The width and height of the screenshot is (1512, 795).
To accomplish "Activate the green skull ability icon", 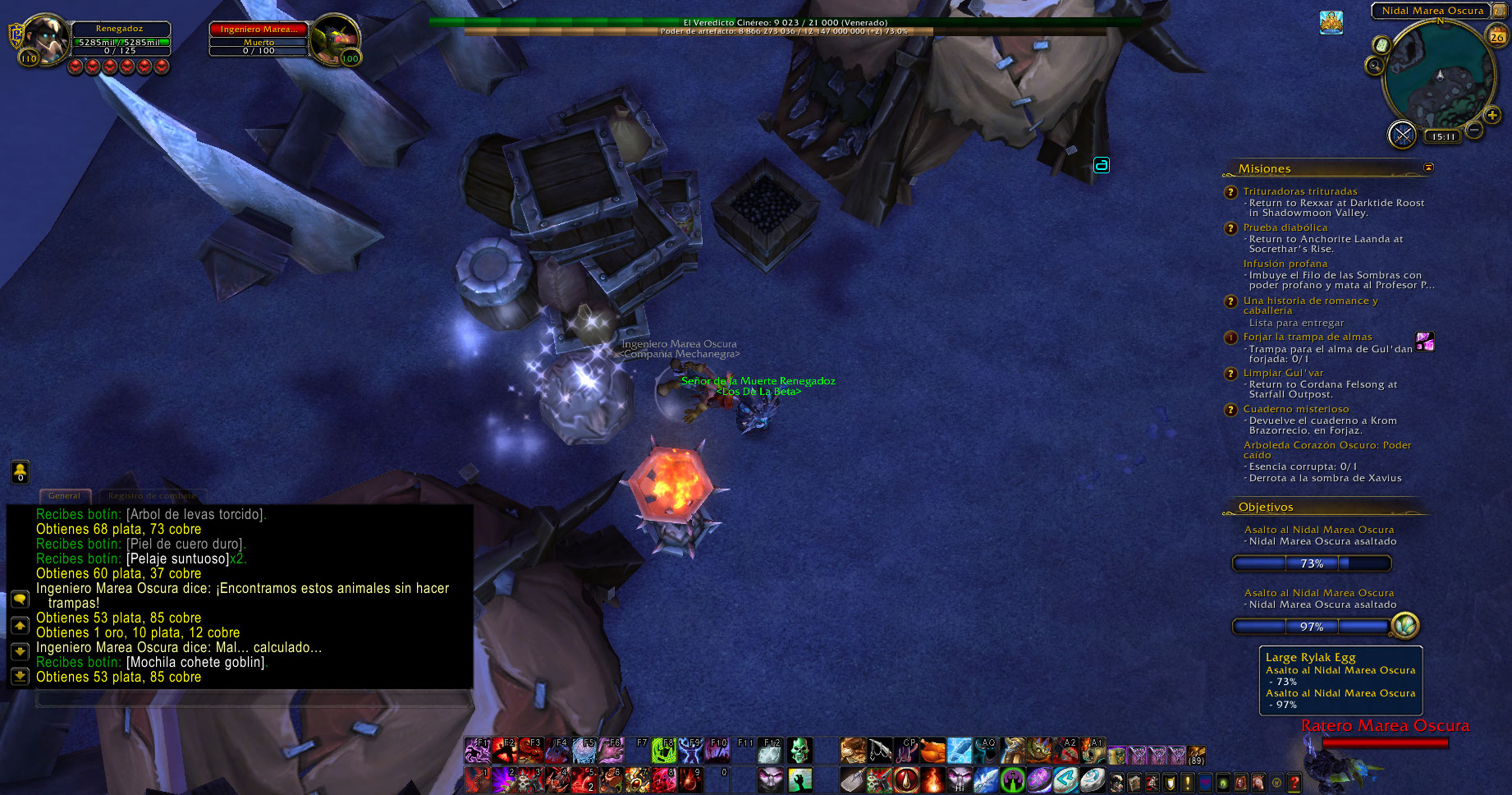I will pyautogui.click(x=799, y=750).
